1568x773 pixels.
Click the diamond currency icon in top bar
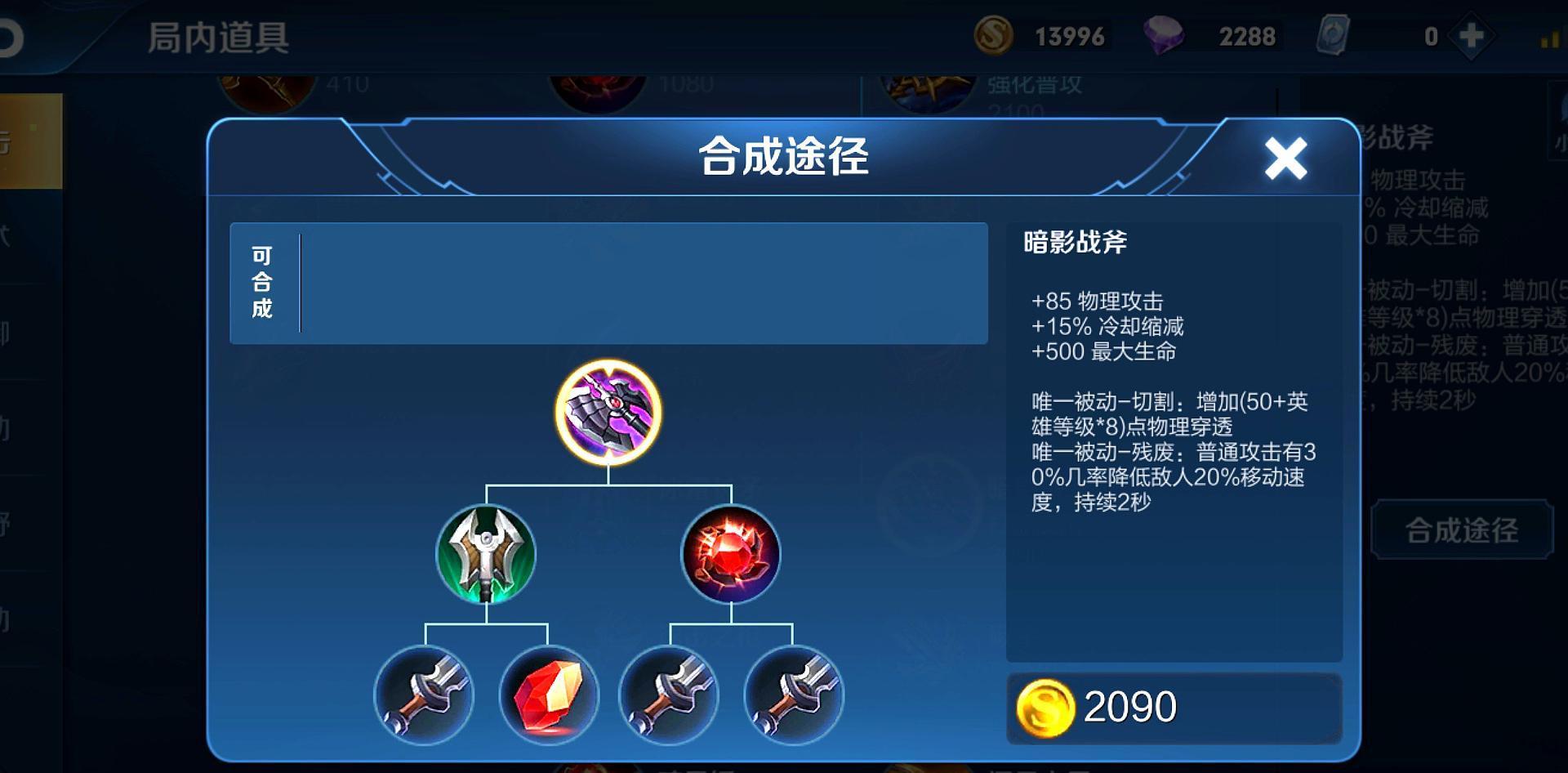click(1163, 34)
